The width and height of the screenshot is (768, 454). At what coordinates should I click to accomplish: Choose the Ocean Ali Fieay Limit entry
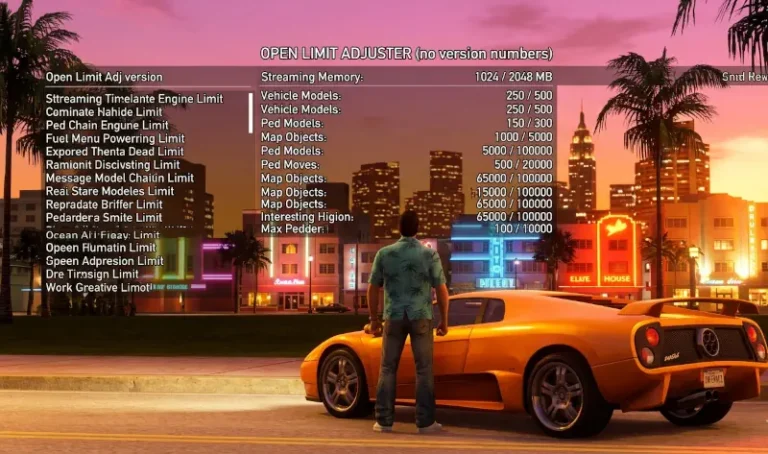coord(103,235)
